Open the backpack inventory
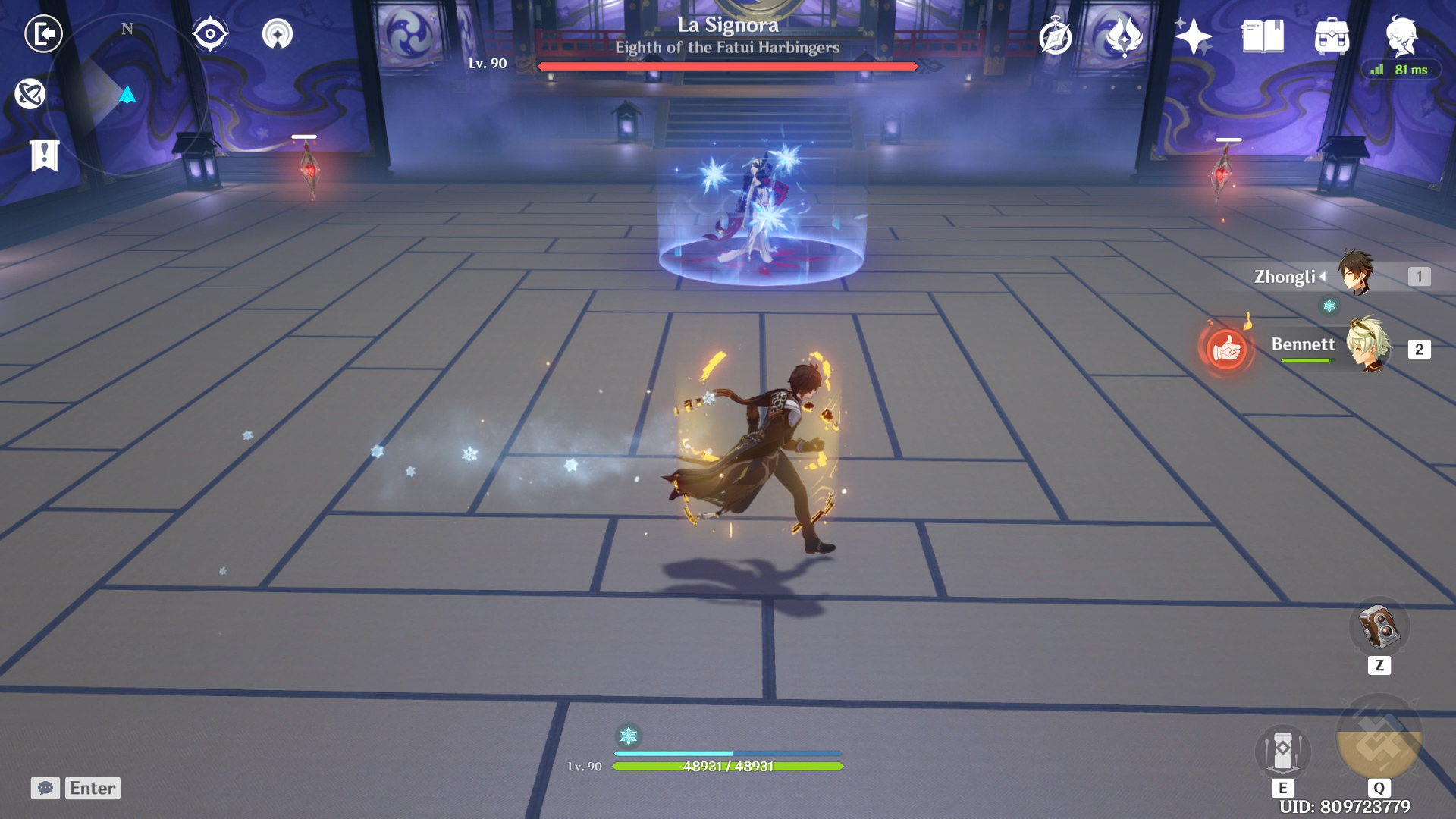 pos(1332,36)
